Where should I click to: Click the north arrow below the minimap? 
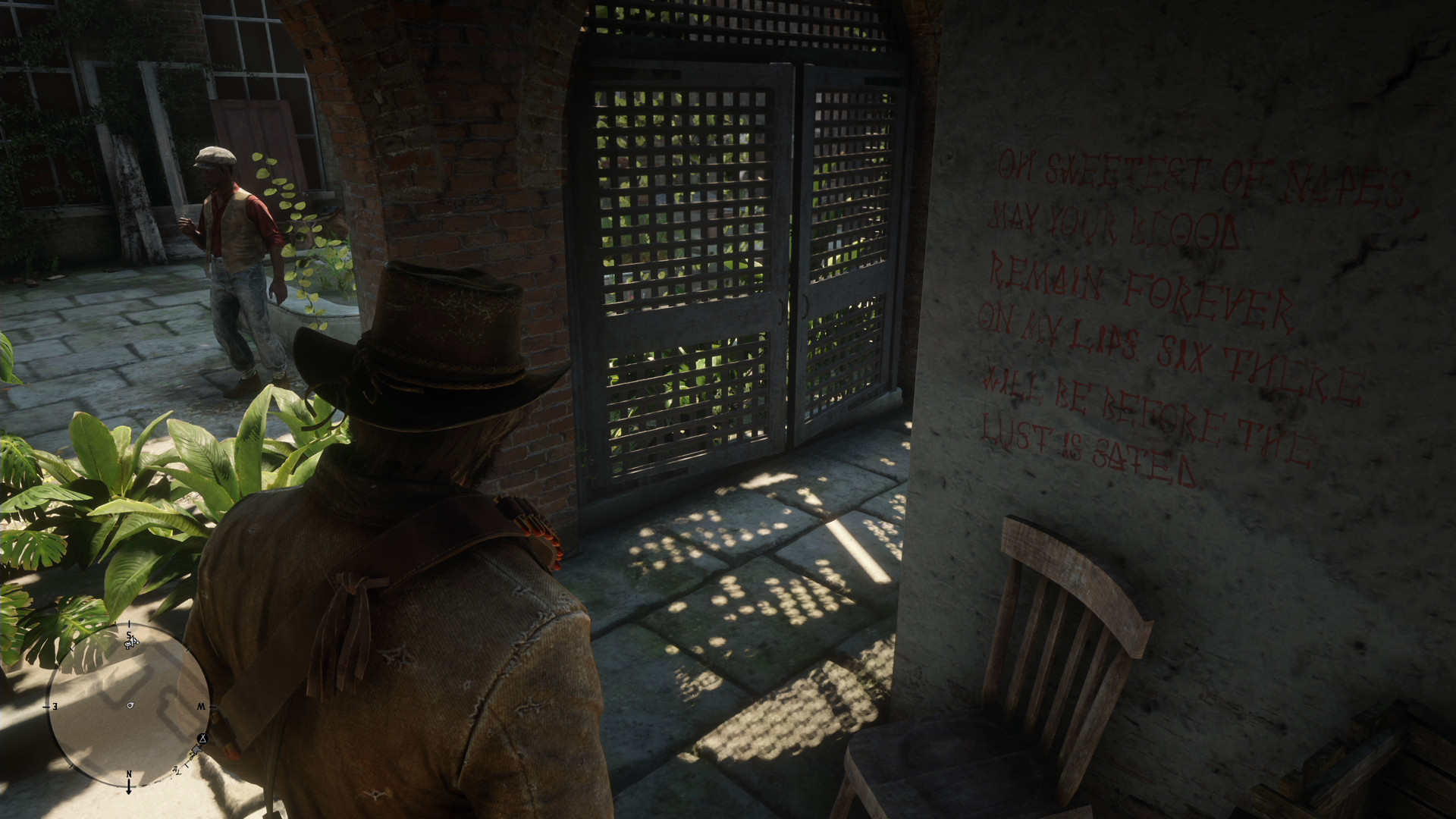[129, 787]
